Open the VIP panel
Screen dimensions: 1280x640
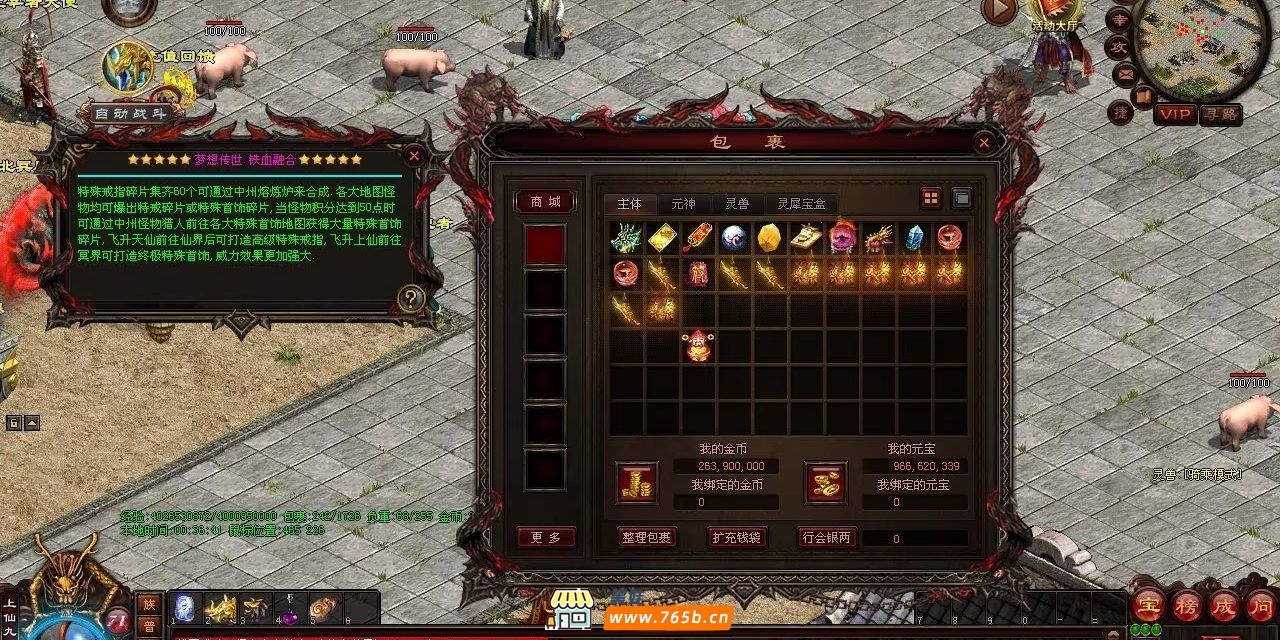1175,114
